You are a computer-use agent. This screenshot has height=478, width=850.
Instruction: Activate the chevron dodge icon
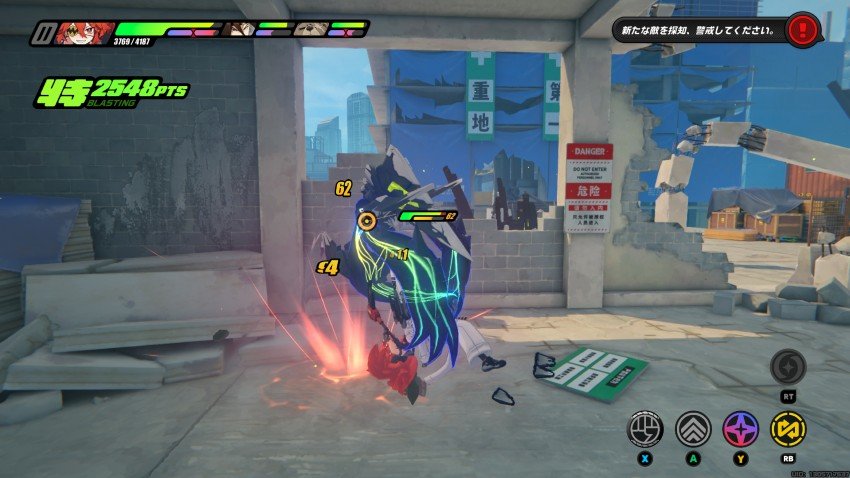point(693,429)
